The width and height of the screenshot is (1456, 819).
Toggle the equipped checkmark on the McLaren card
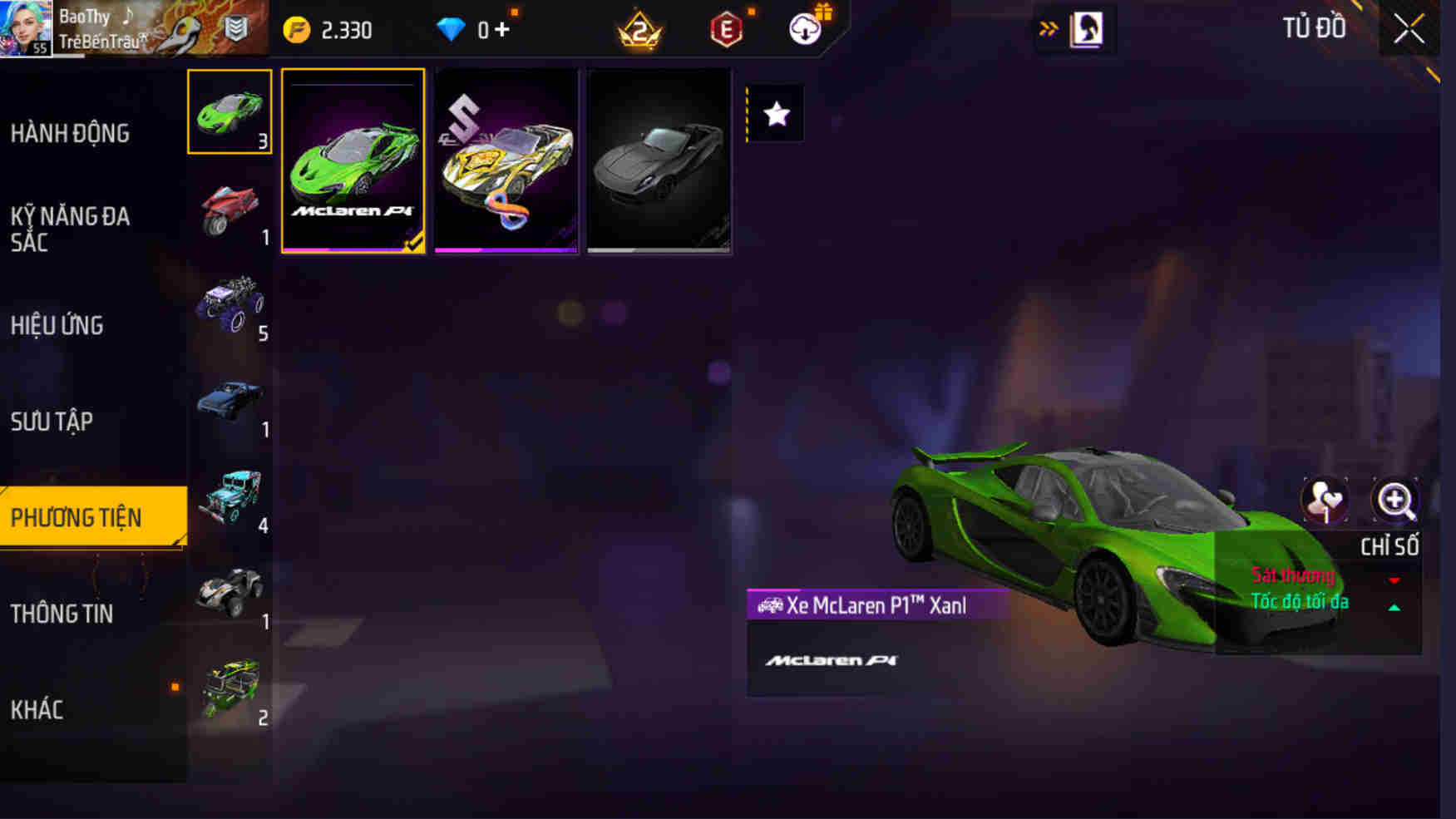pos(413,244)
